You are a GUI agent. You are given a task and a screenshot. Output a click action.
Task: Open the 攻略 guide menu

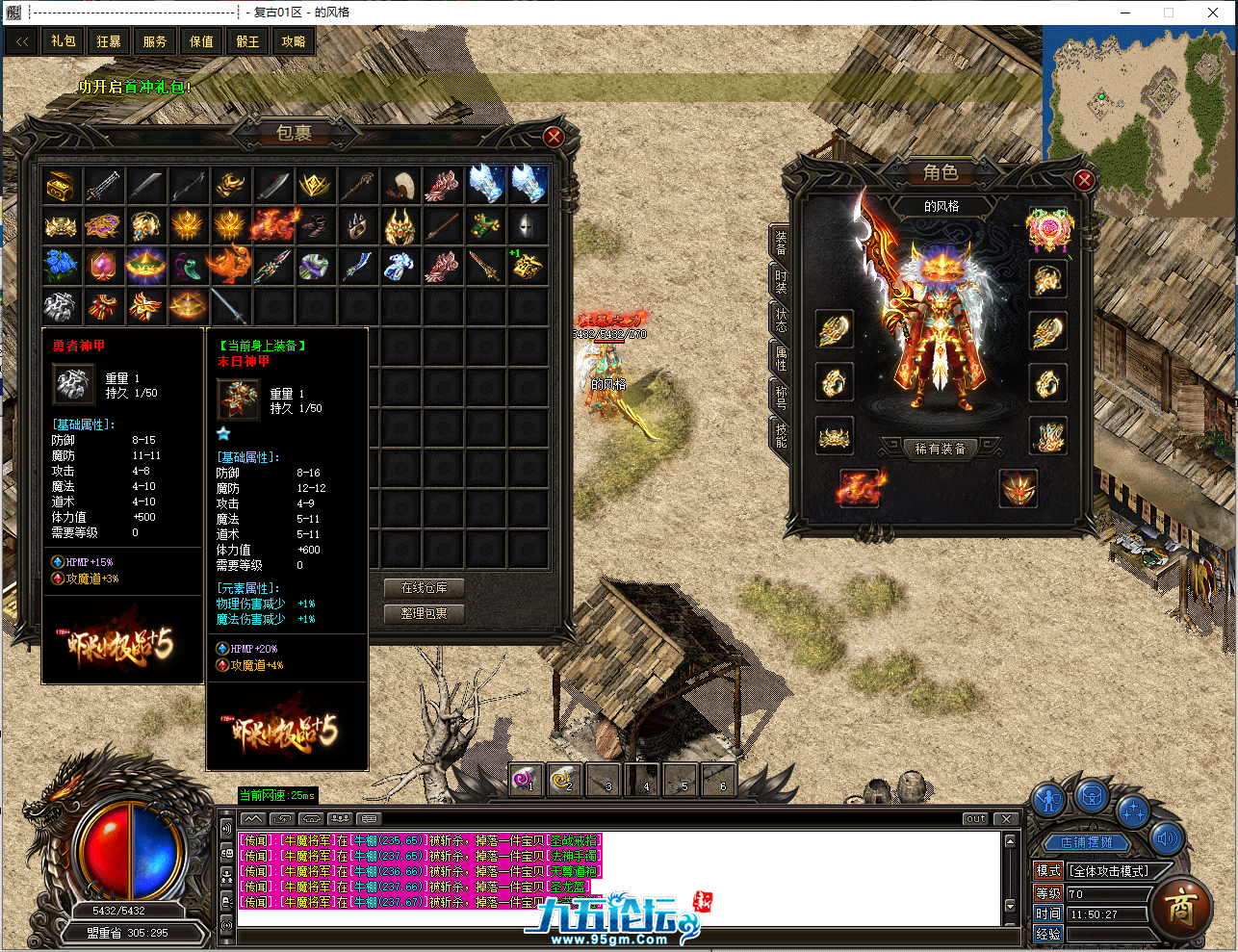pyautogui.click(x=294, y=41)
